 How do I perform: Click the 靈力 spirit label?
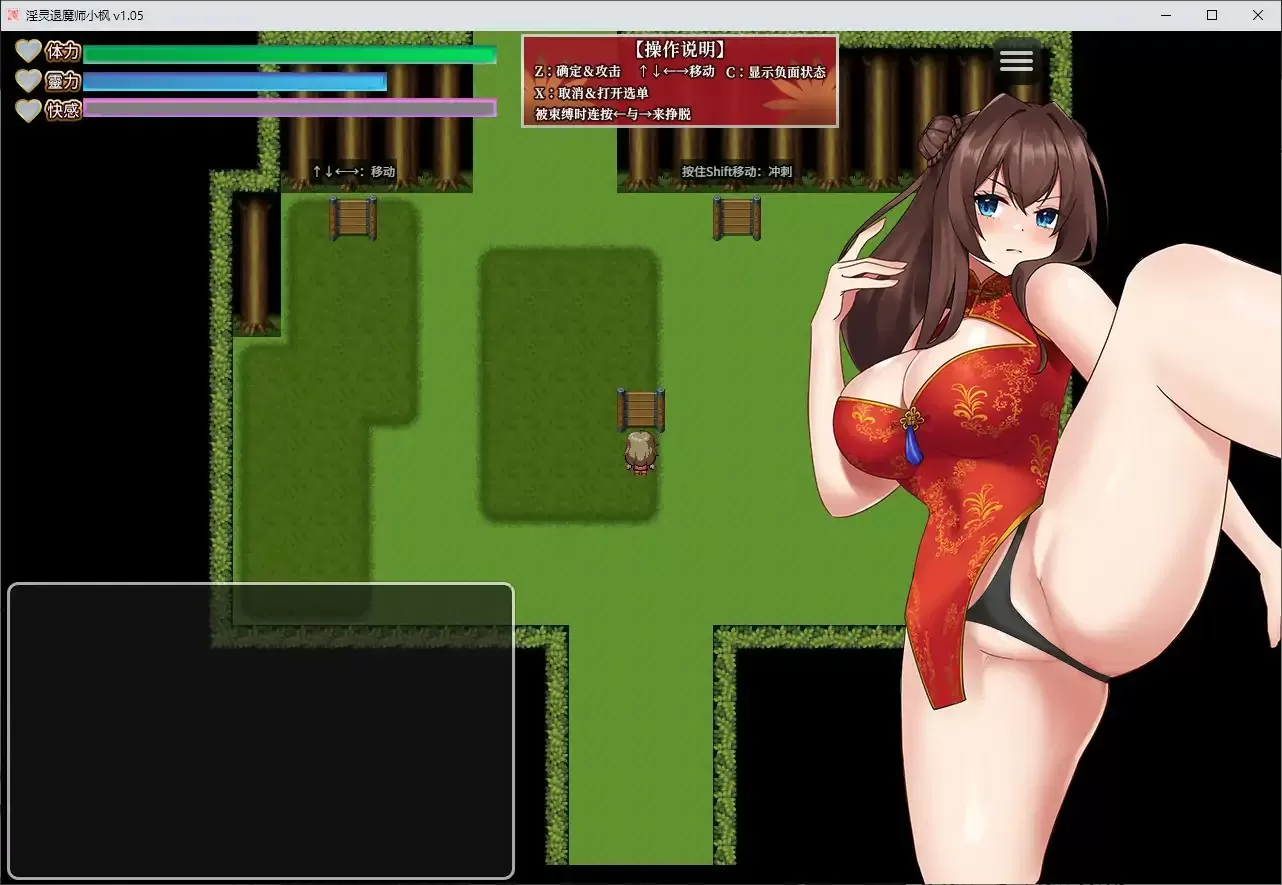pyautogui.click(x=62, y=82)
